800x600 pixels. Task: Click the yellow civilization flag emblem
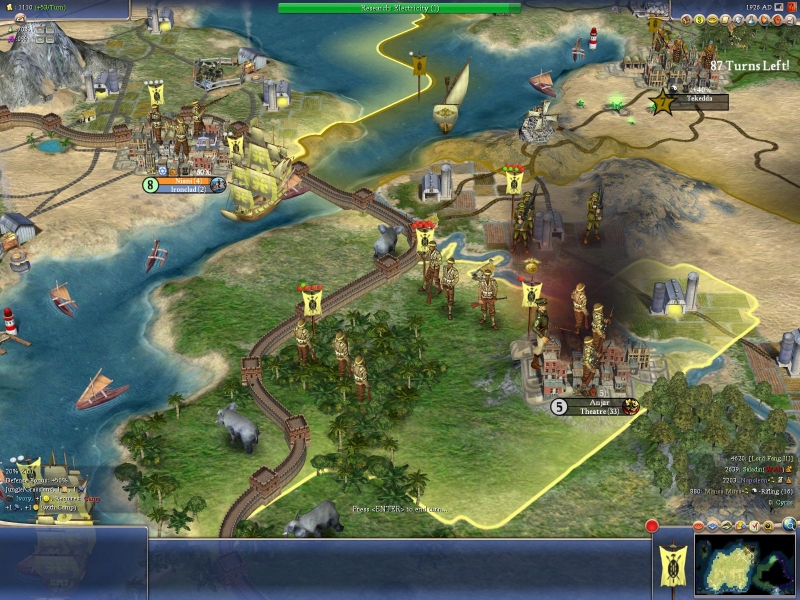pos(670,565)
